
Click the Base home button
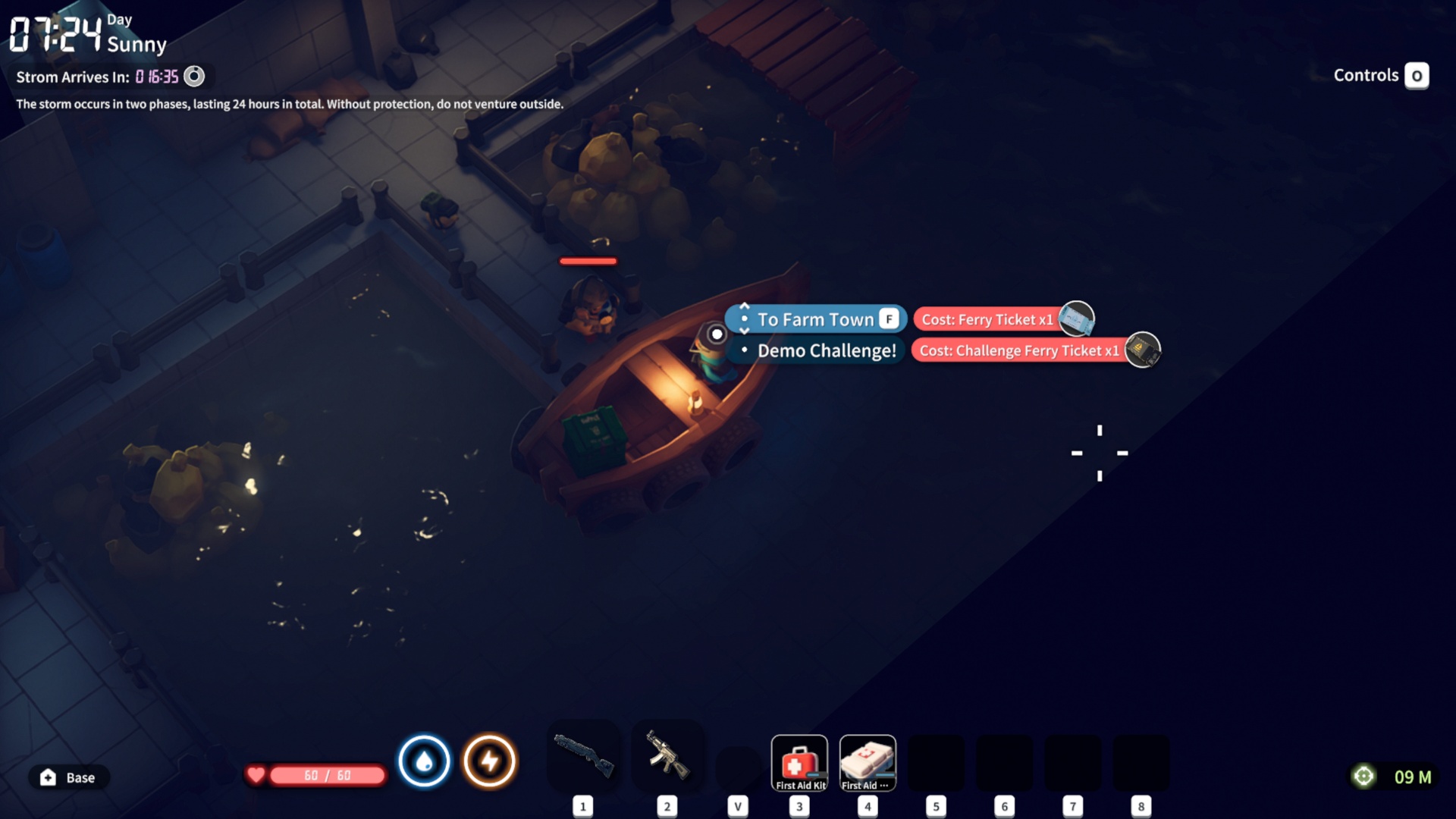click(68, 777)
